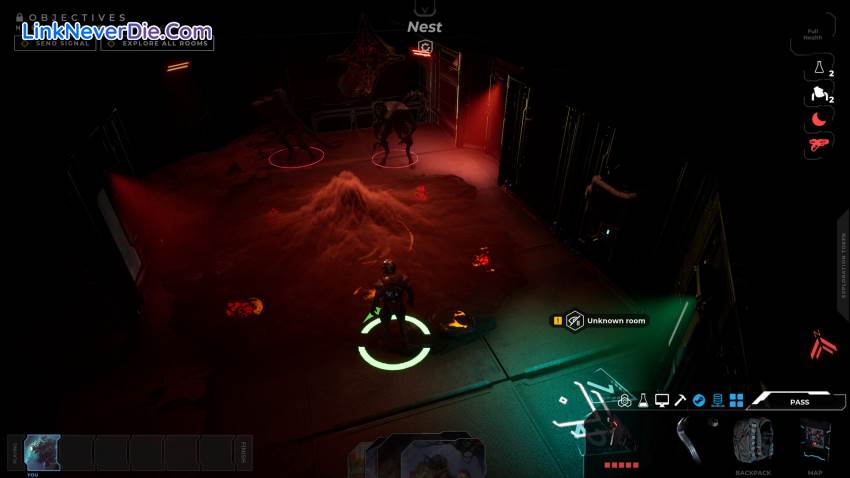
Task: Click the Nest room label icon
Action: pos(425,47)
